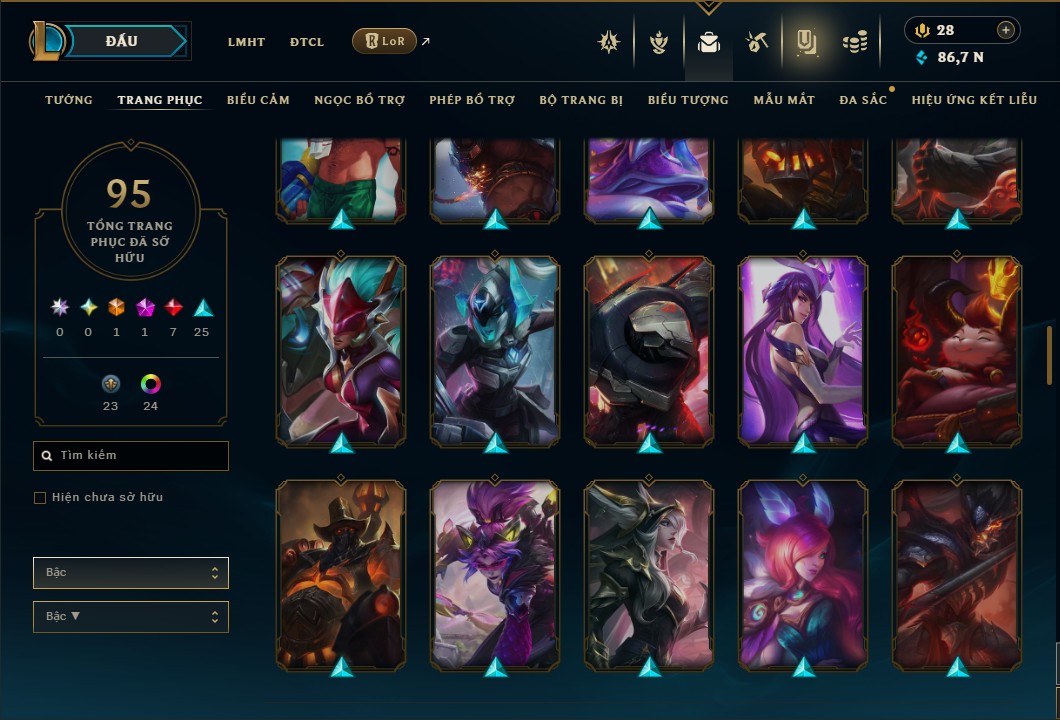This screenshot has width=1060, height=720.
Task: Open the collection backpack icon
Action: (709, 42)
